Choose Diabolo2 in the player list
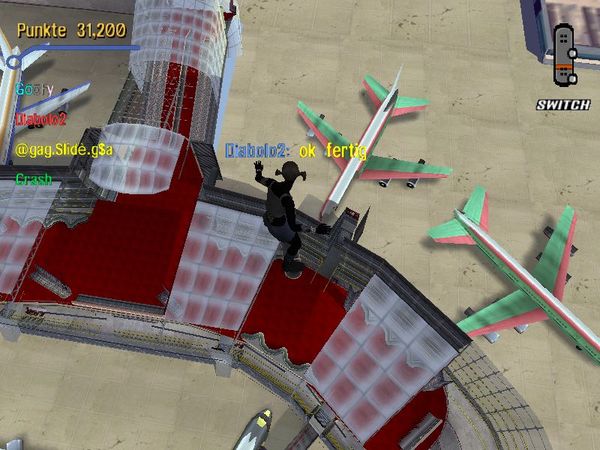Image resolution: width=600 pixels, height=450 pixels. point(40,118)
